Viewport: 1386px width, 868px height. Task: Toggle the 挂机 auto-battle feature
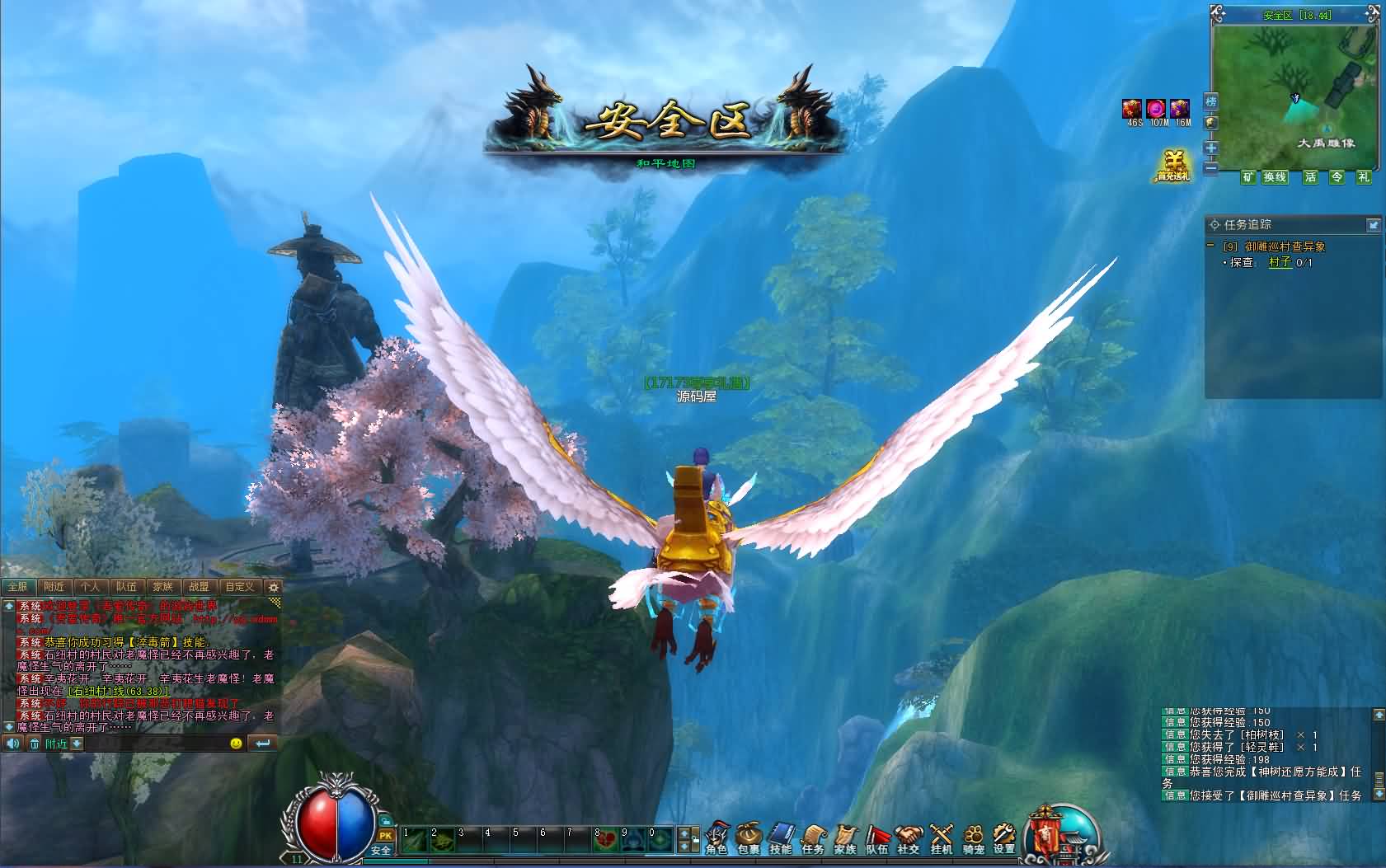[x=941, y=838]
